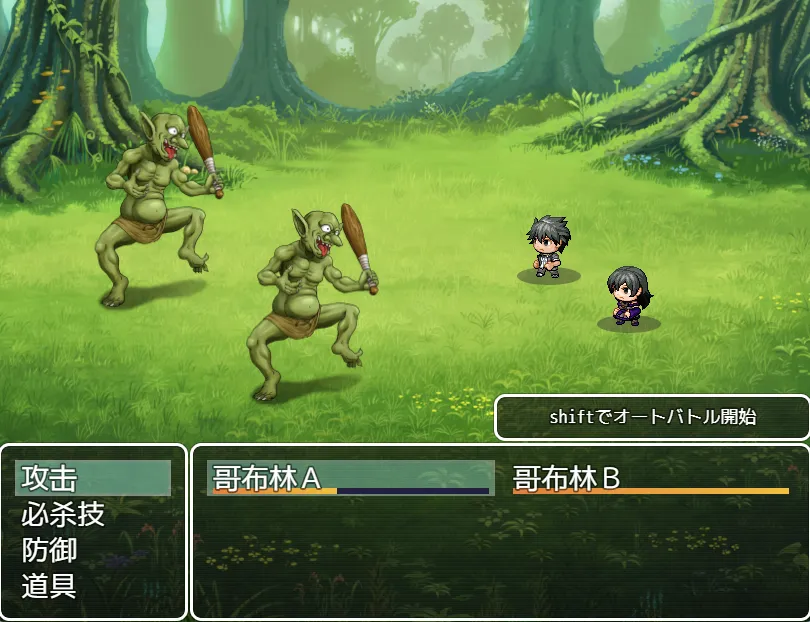Screen dimensions: 810x622
Task: Target enemy 哥布林A in the list
Action: (x=350, y=478)
